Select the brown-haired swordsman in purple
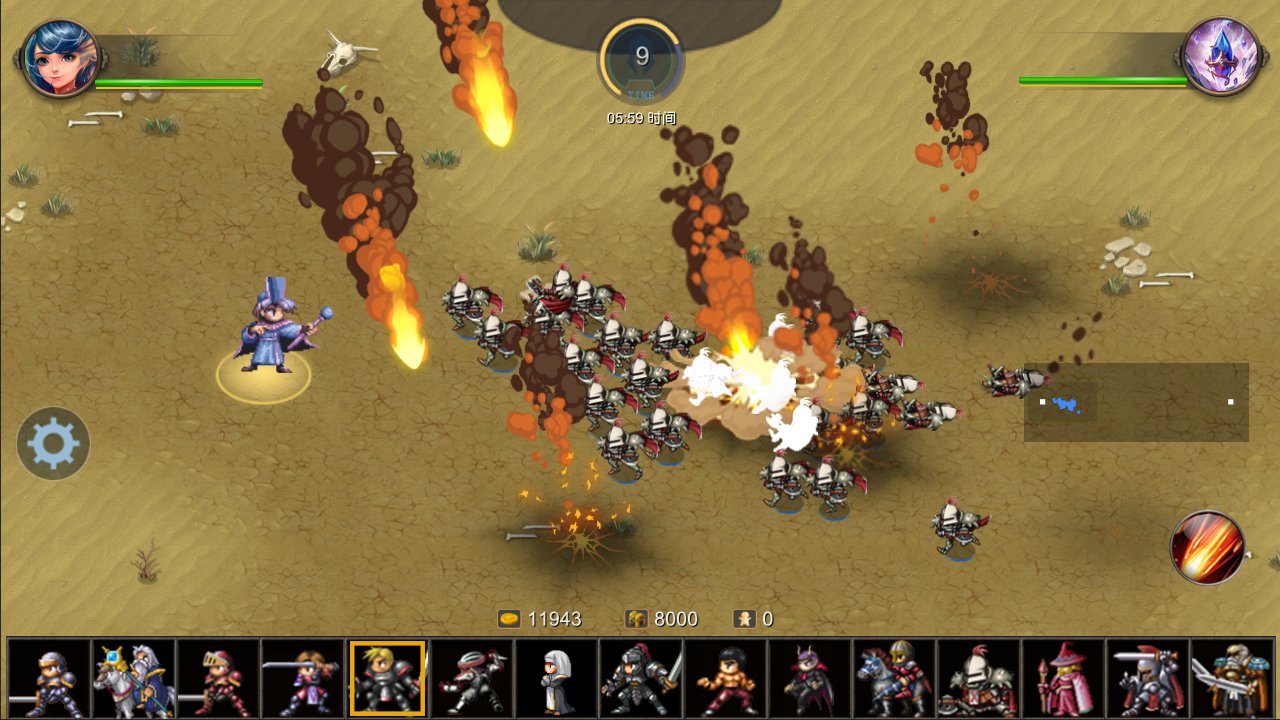Screen dimensions: 1280x720 (x=303, y=679)
